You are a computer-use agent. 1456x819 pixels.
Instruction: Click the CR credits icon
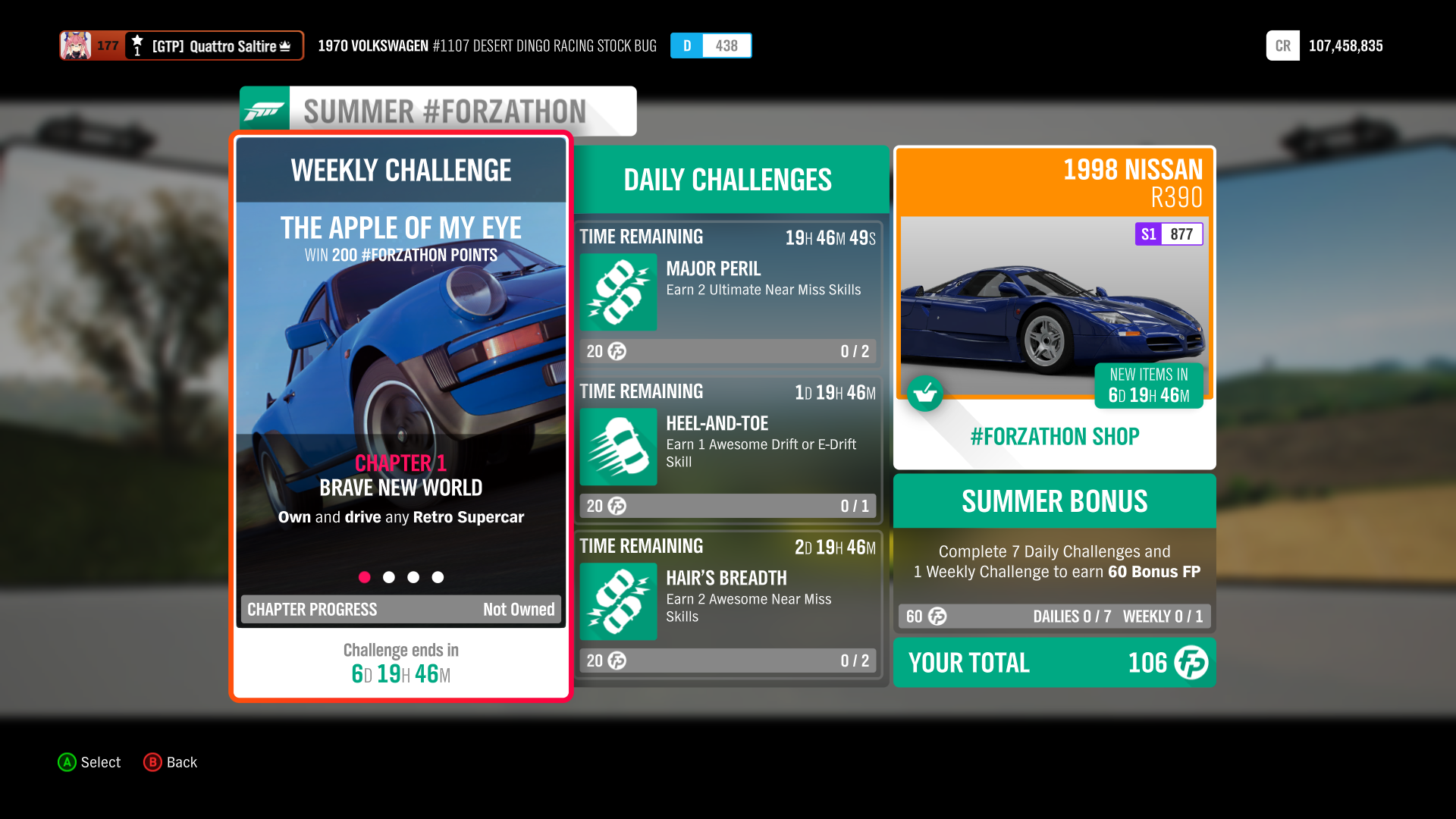click(1282, 45)
